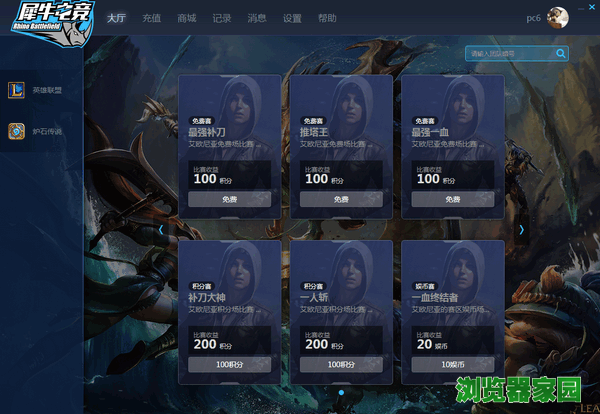The height and width of the screenshot is (414, 600).
Task: Switch to the 大厅 lobby tab
Action: point(116,18)
